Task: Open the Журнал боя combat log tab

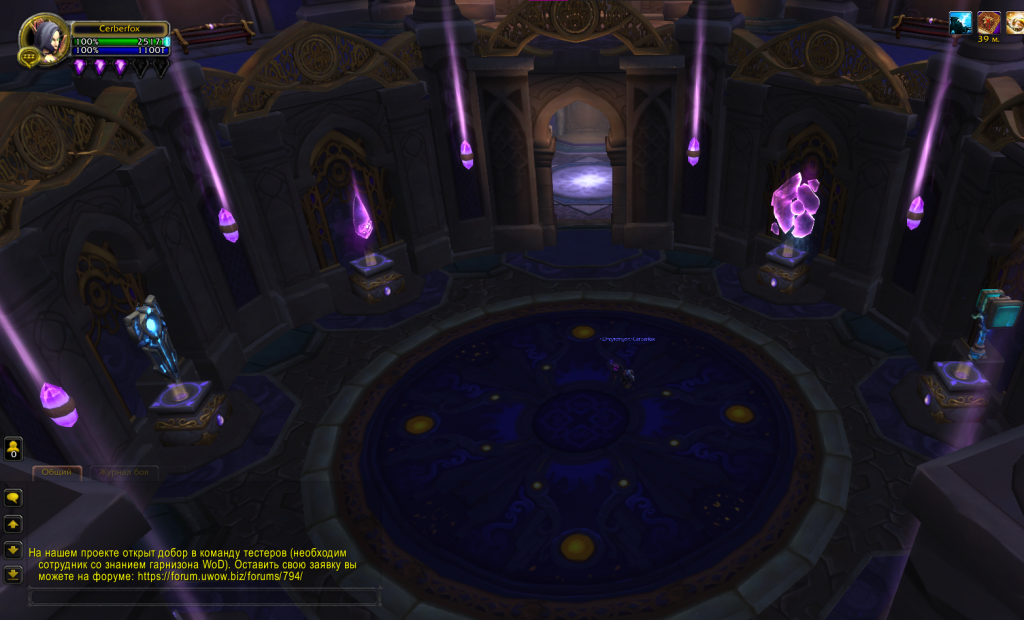Action: click(122, 471)
